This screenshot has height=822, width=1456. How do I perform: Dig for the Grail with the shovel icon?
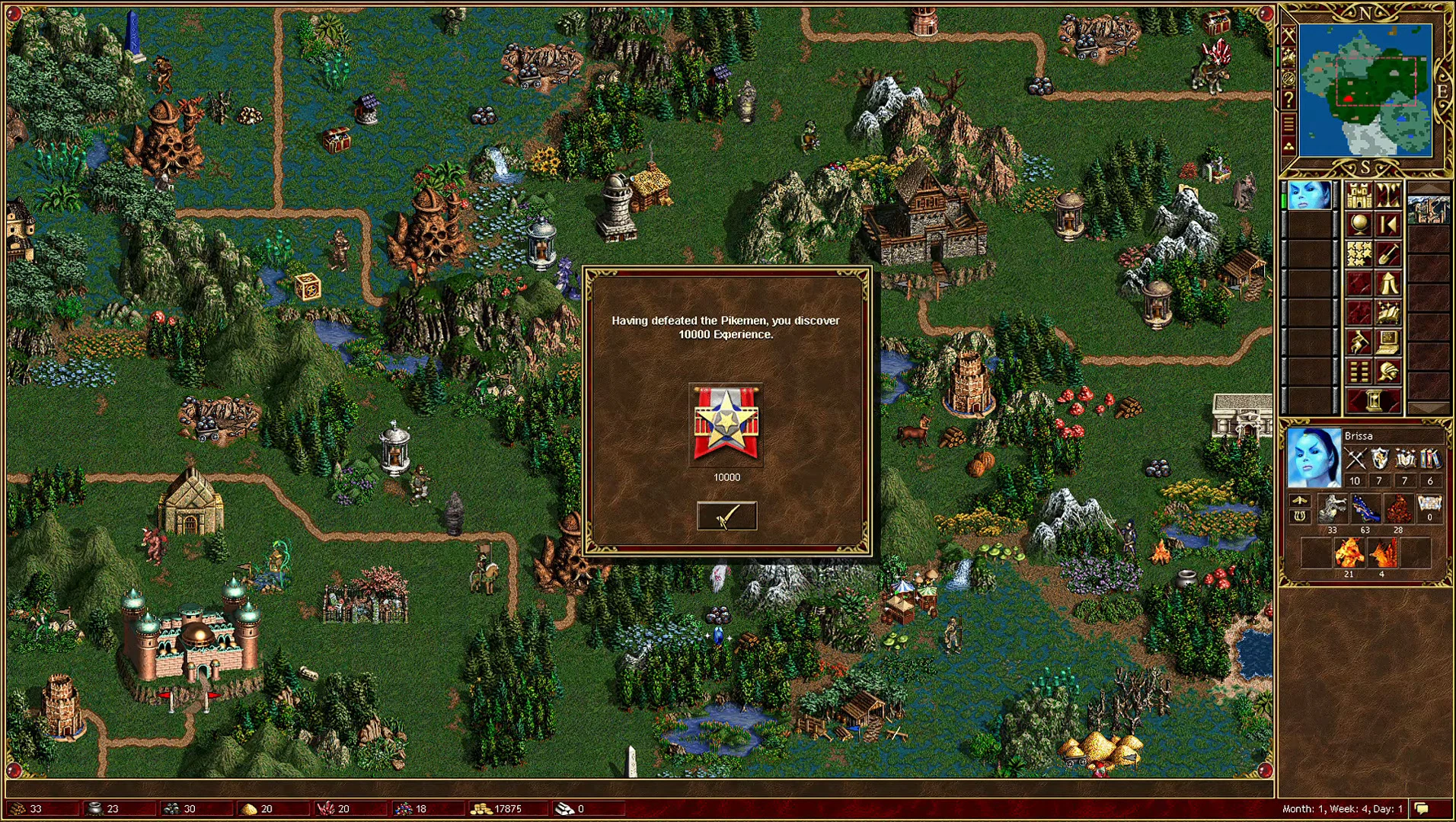pyautogui.click(x=1387, y=253)
